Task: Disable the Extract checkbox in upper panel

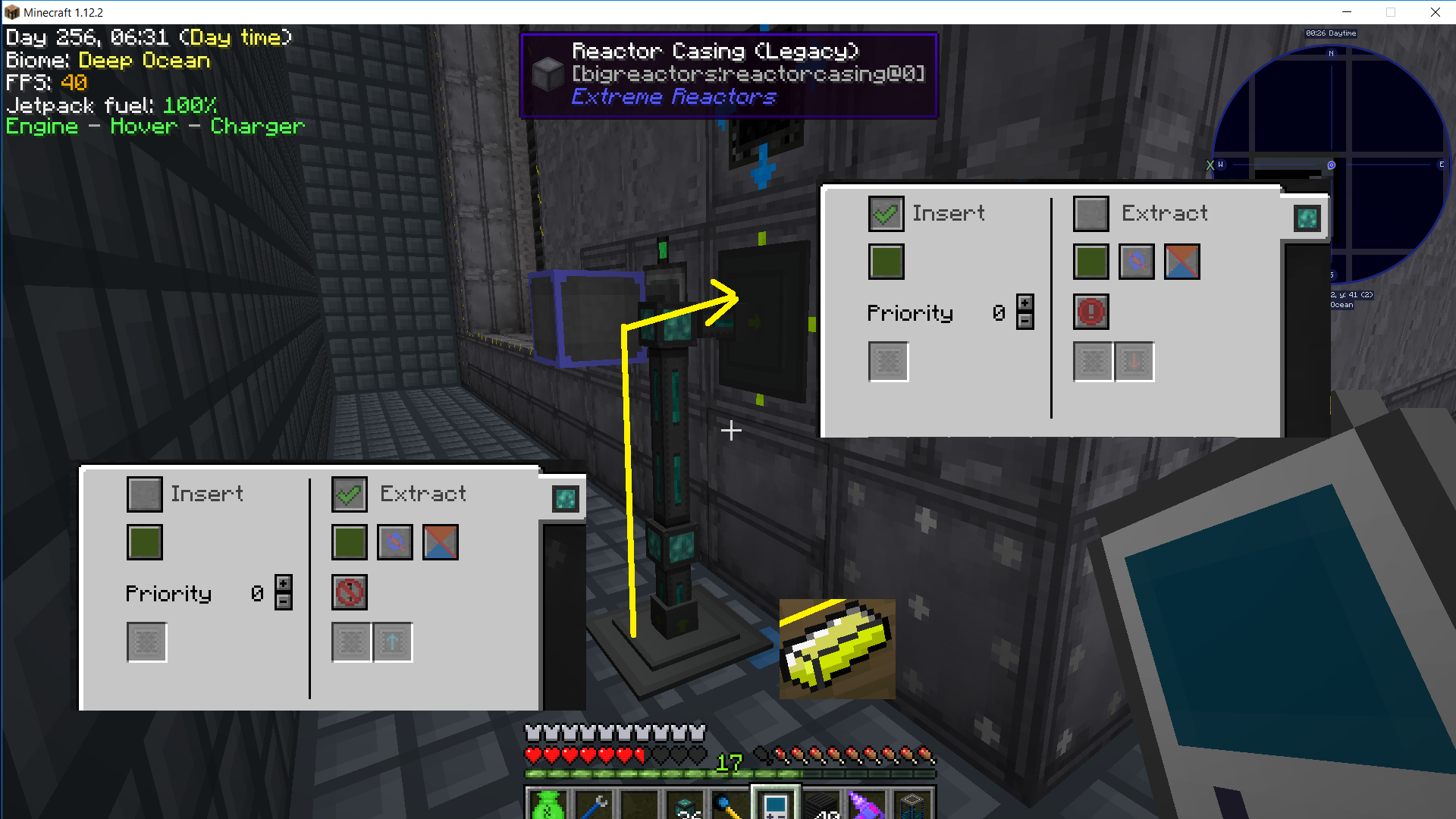Action: [x=1090, y=213]
